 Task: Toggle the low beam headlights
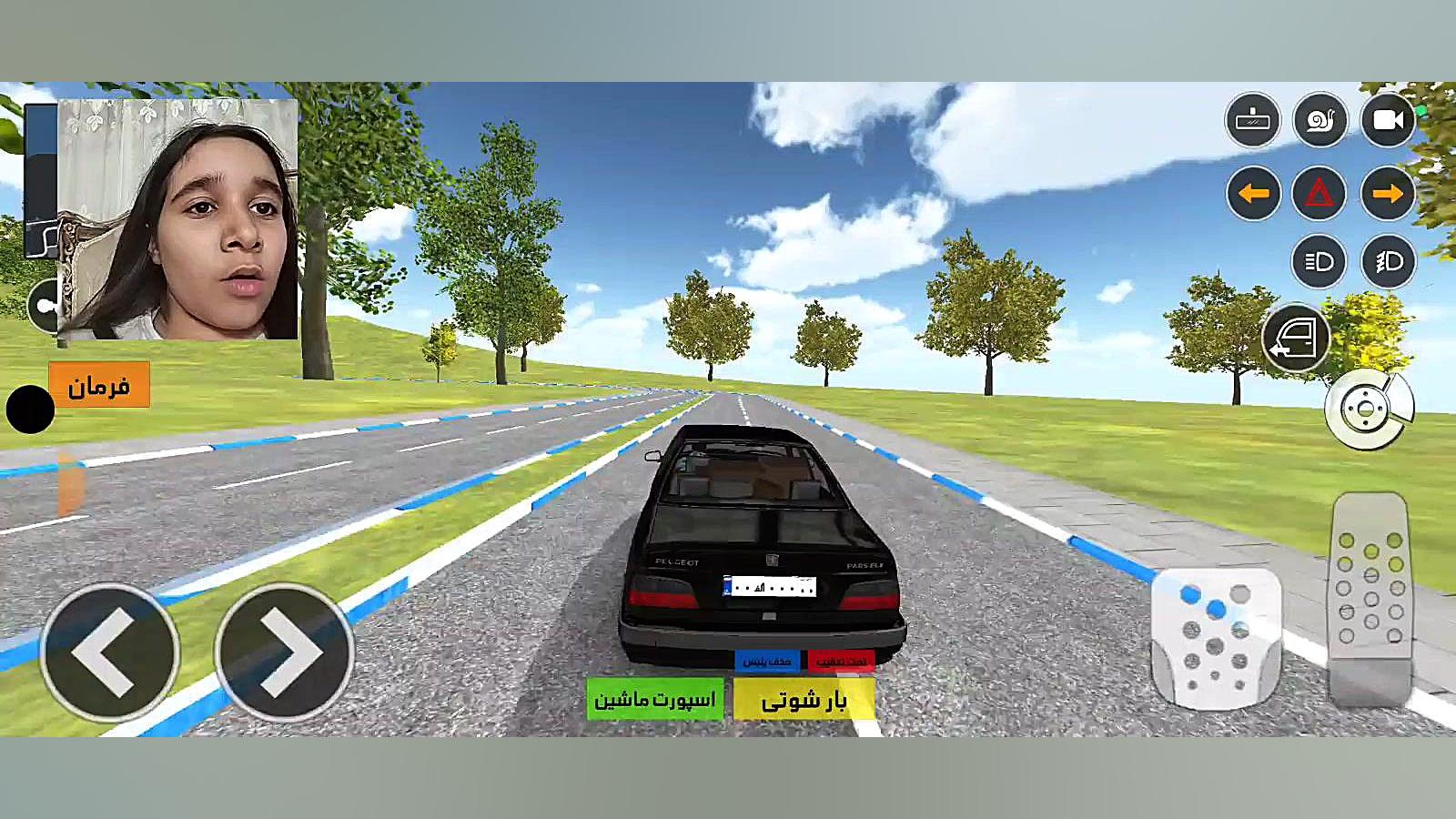[x=1319, y=262]
